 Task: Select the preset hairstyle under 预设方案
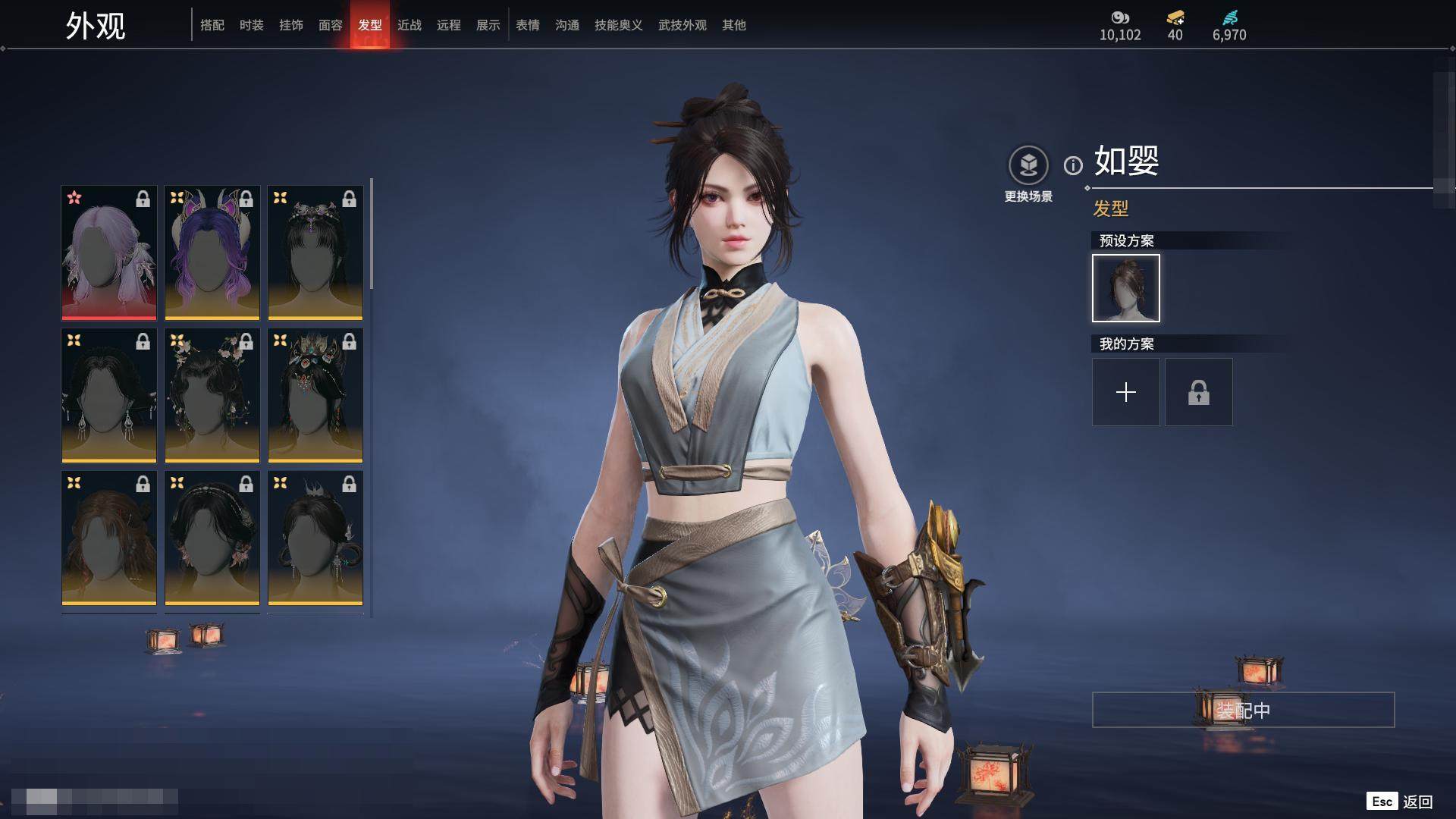1126,288
